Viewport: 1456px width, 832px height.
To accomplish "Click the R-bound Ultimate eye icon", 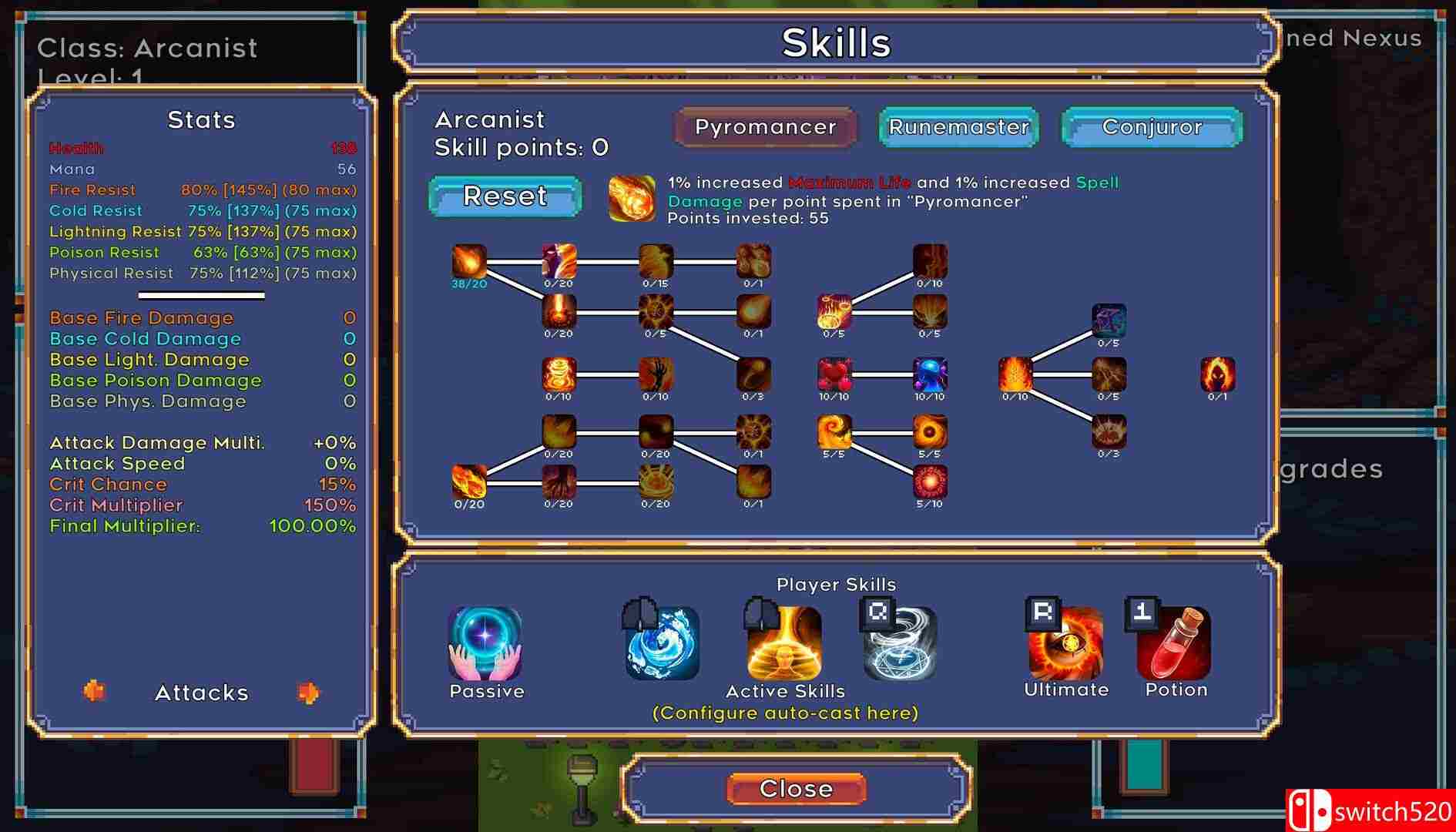I will (x=1065, y=646).
